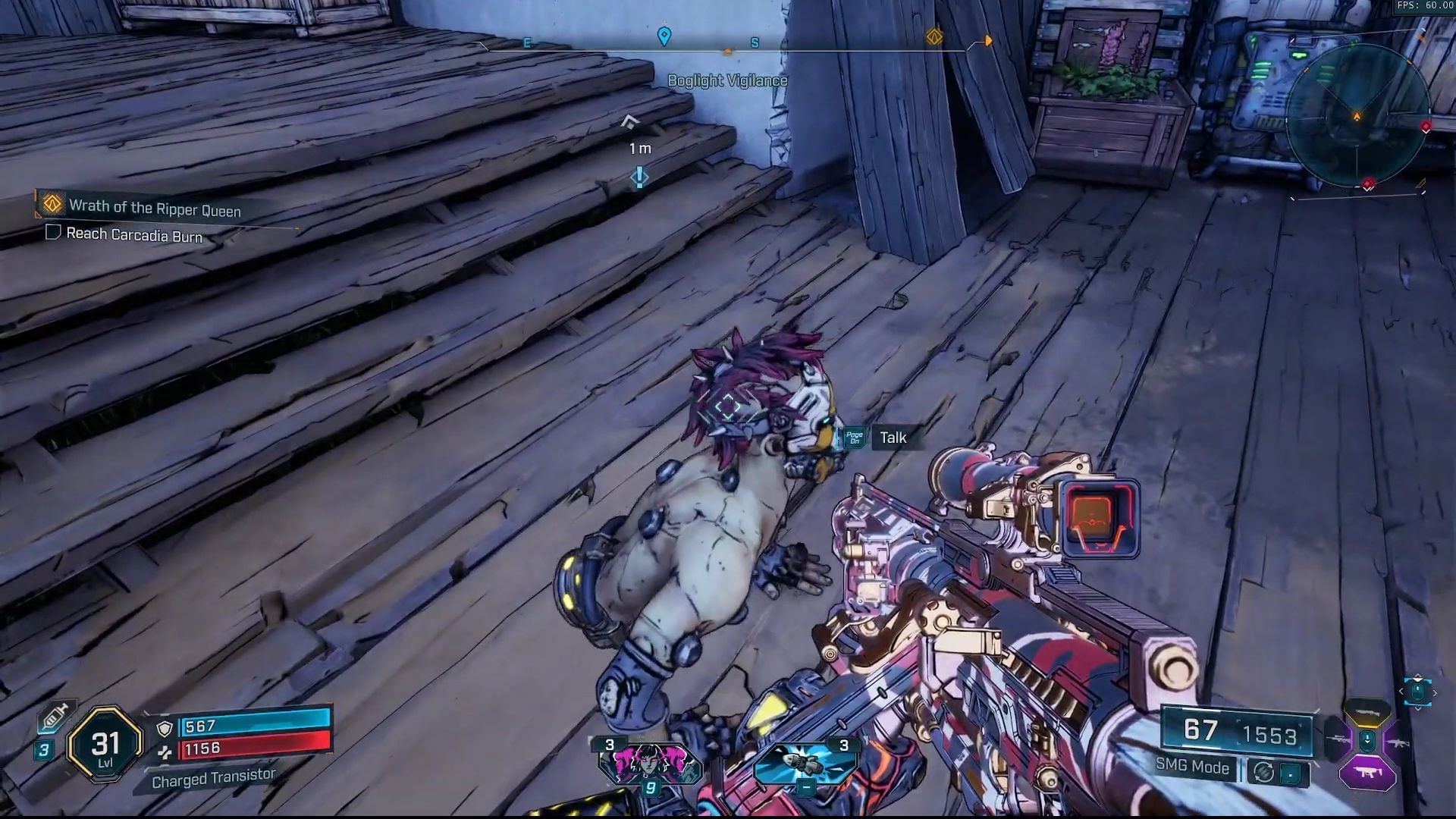
Task: Click the grenade mod icon with count 3
Action: 805,762
